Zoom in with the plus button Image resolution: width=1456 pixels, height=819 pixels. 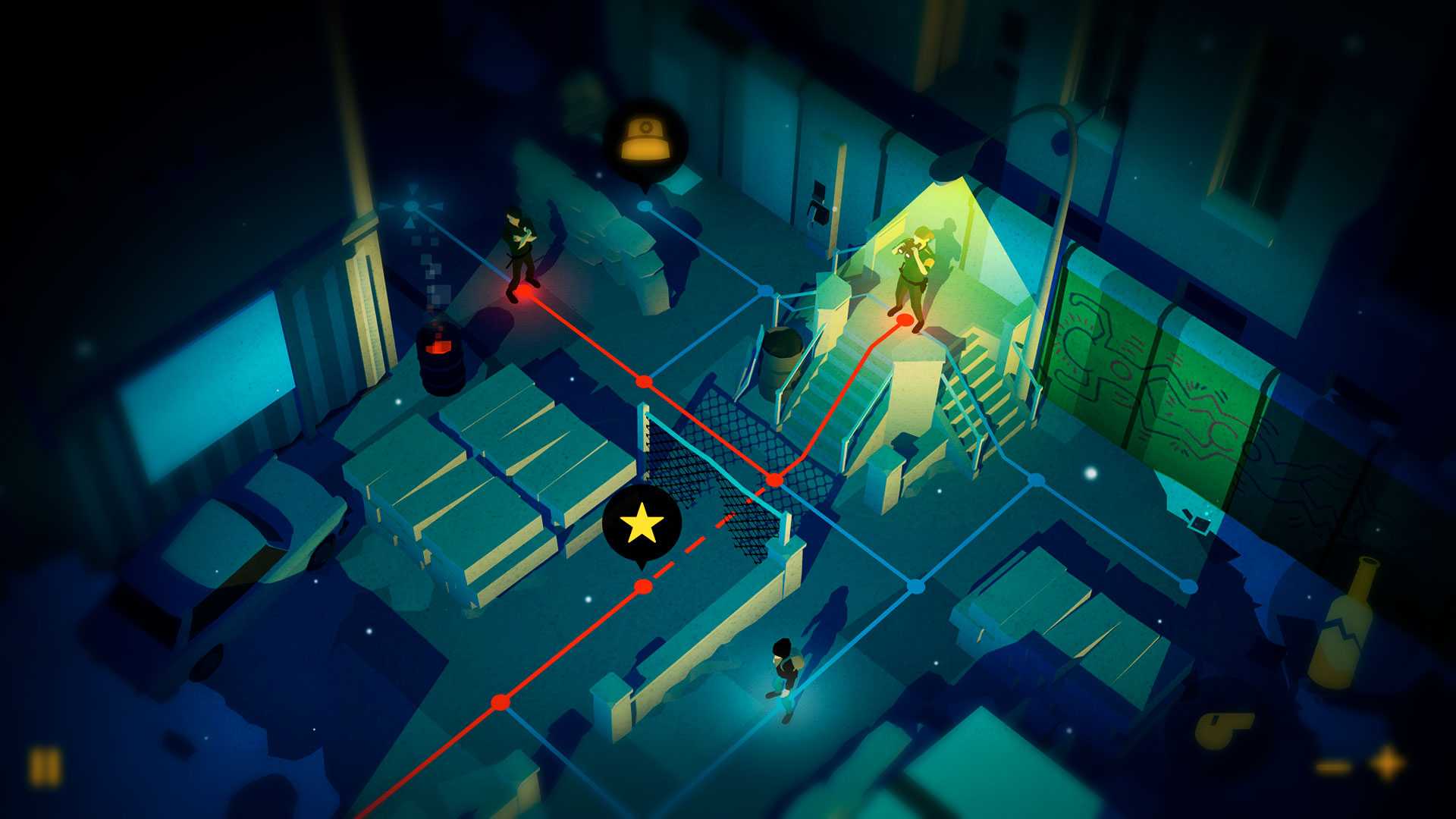[1389, 763]
